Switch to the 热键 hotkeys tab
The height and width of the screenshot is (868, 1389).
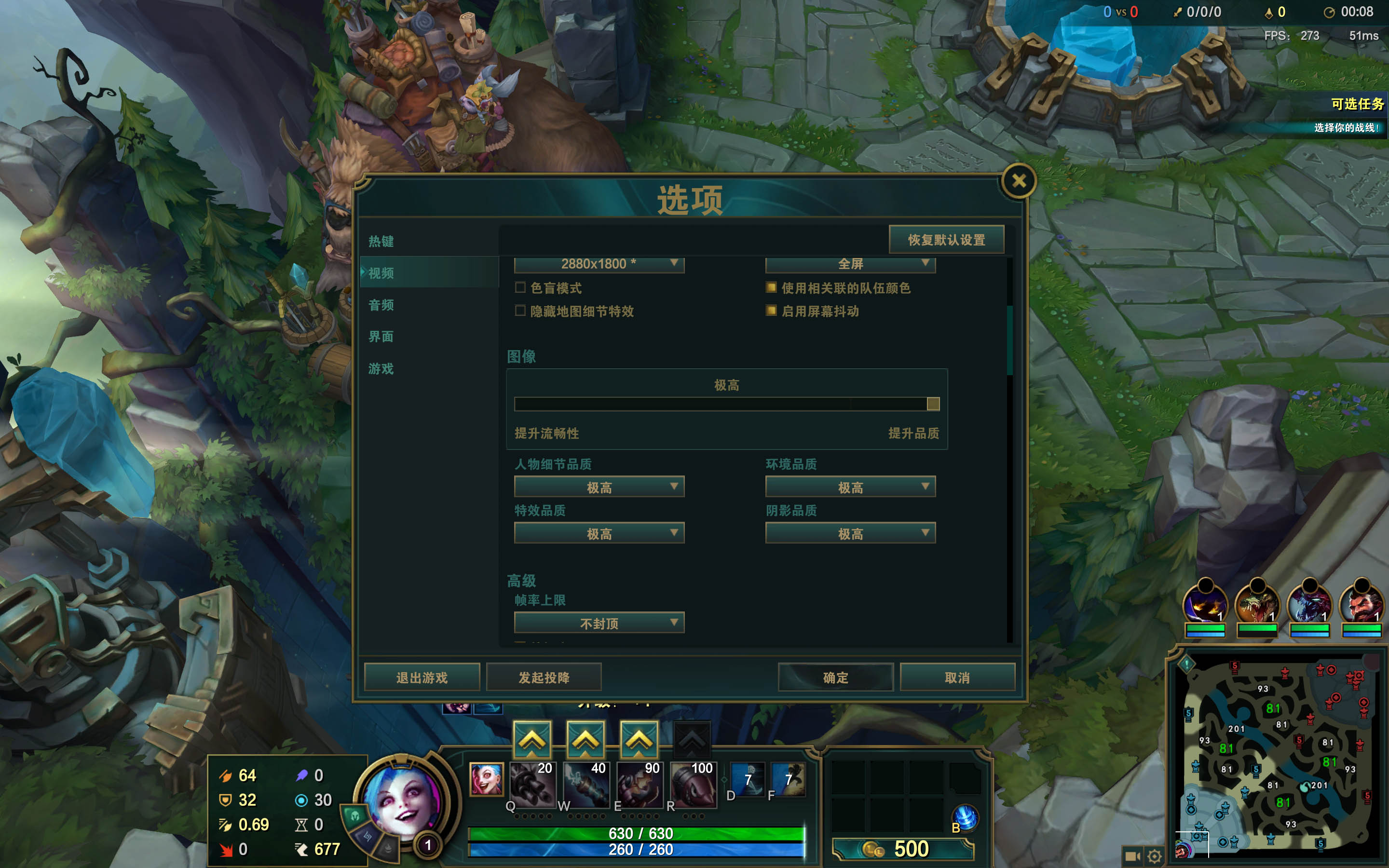[381, 241]
